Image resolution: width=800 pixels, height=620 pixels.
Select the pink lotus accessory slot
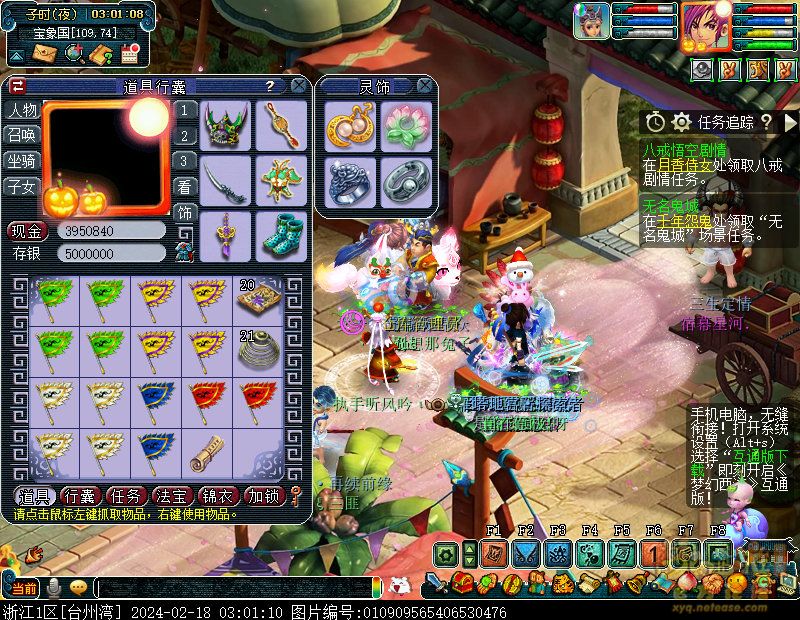click(405, 126)
